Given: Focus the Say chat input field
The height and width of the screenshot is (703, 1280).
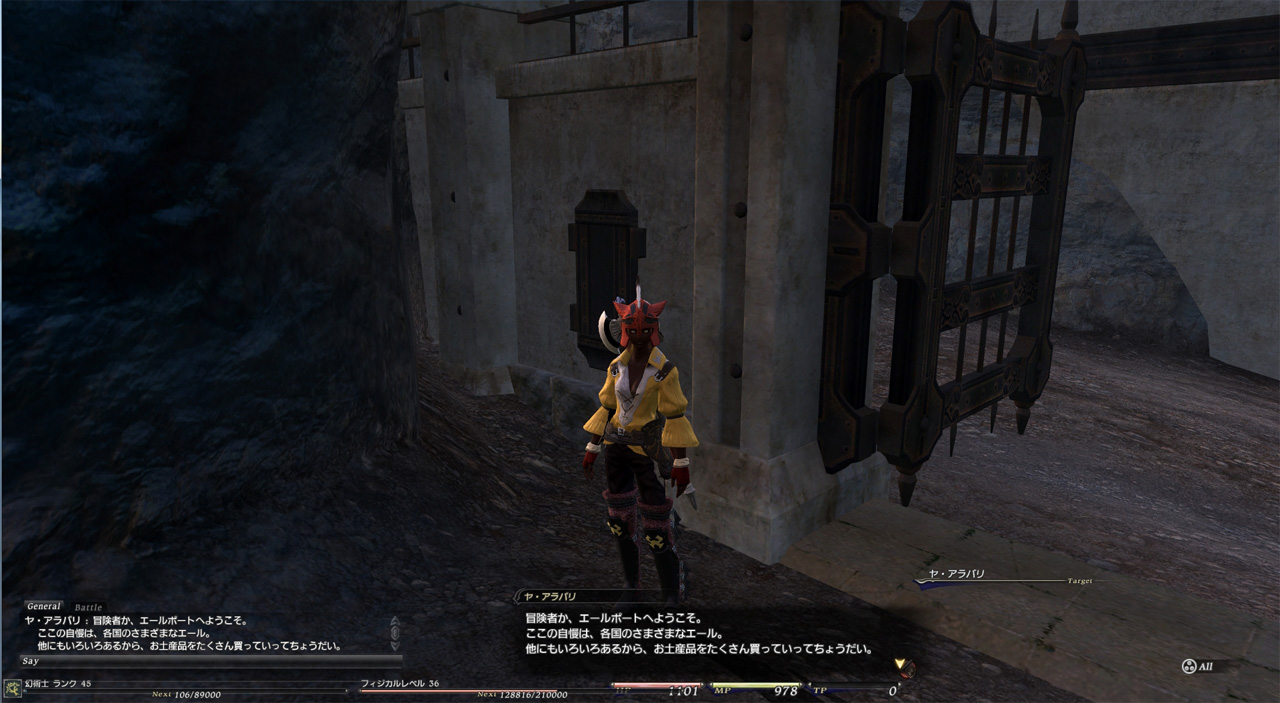Looking at the screenshot, I should pos(210,661).
